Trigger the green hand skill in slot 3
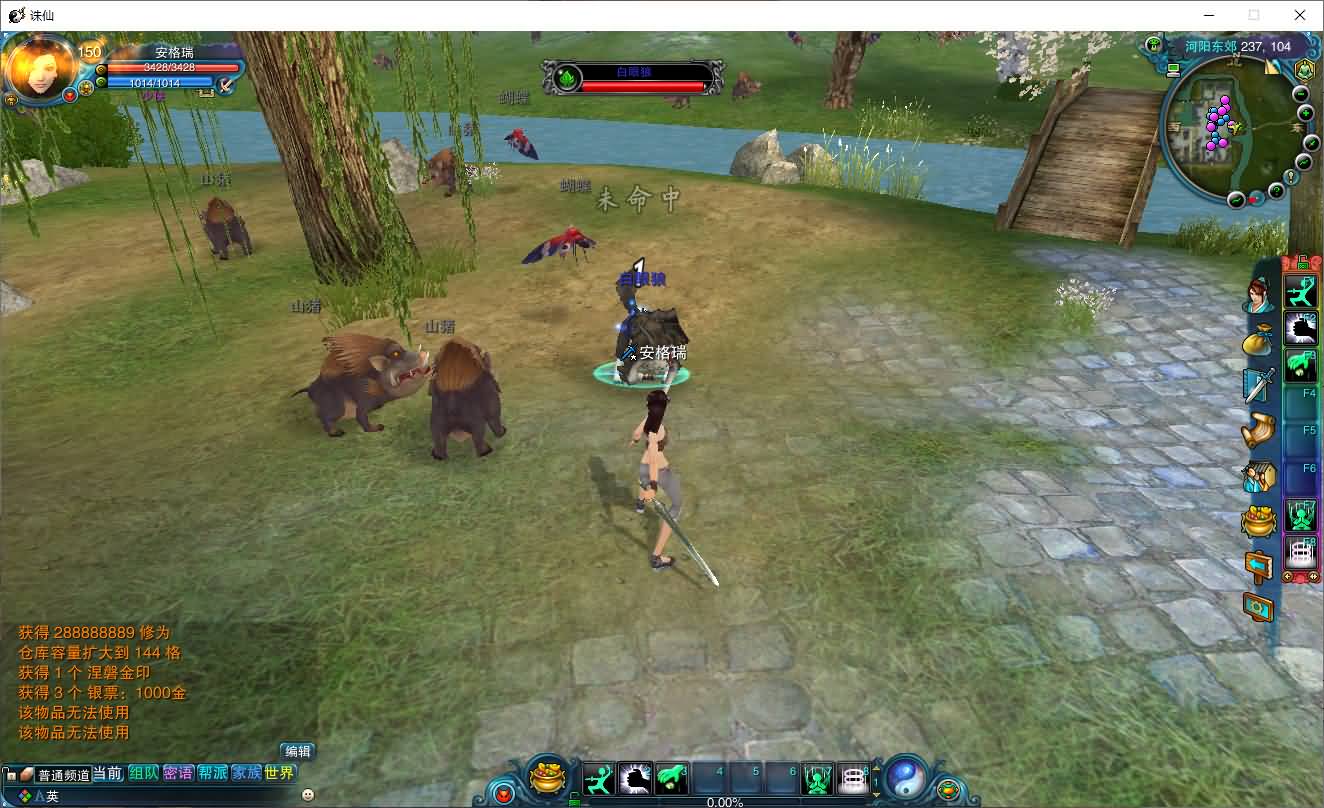 click(x=672, y=778)
